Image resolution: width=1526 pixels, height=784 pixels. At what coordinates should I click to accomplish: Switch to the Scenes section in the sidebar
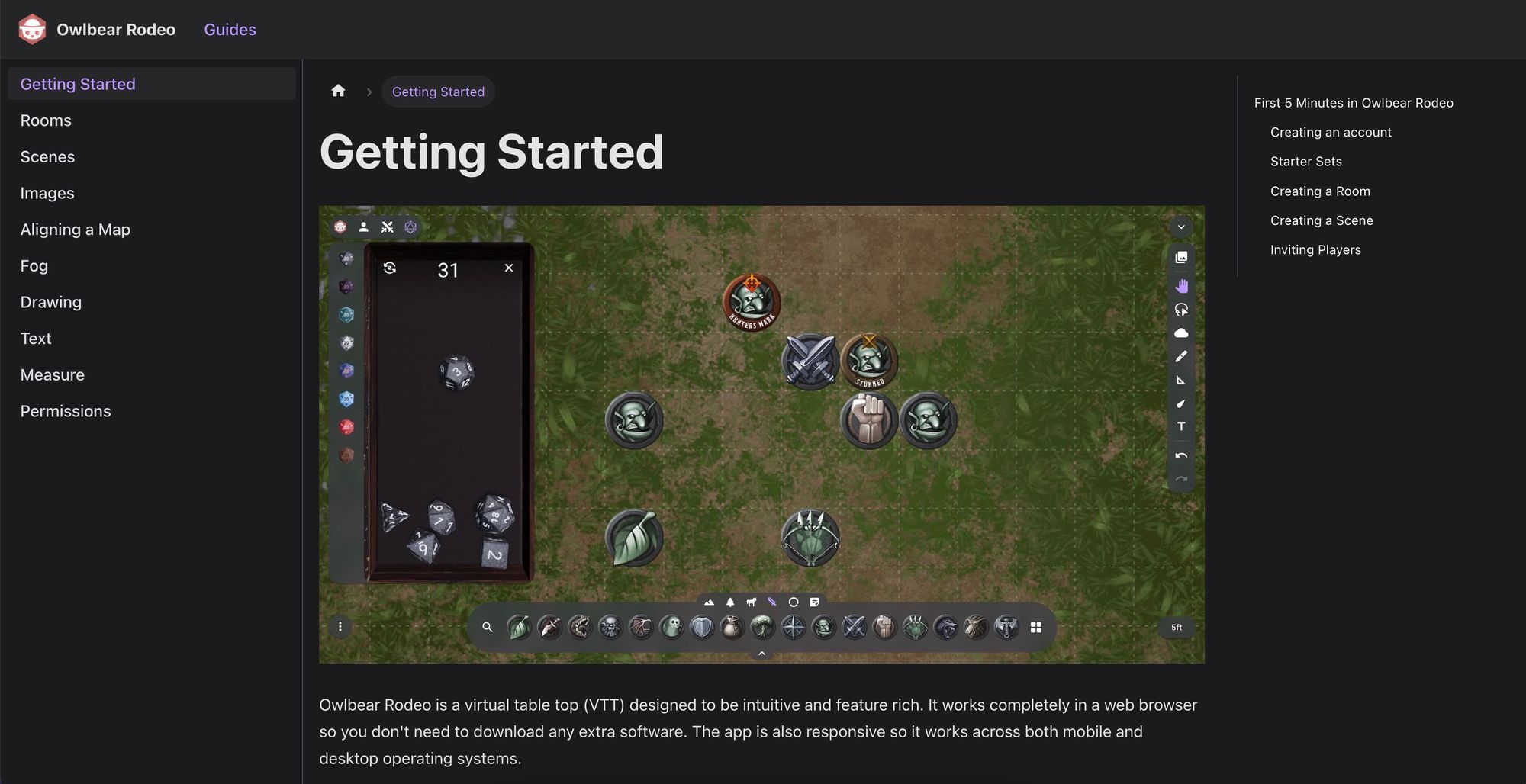tap(47, 156)
